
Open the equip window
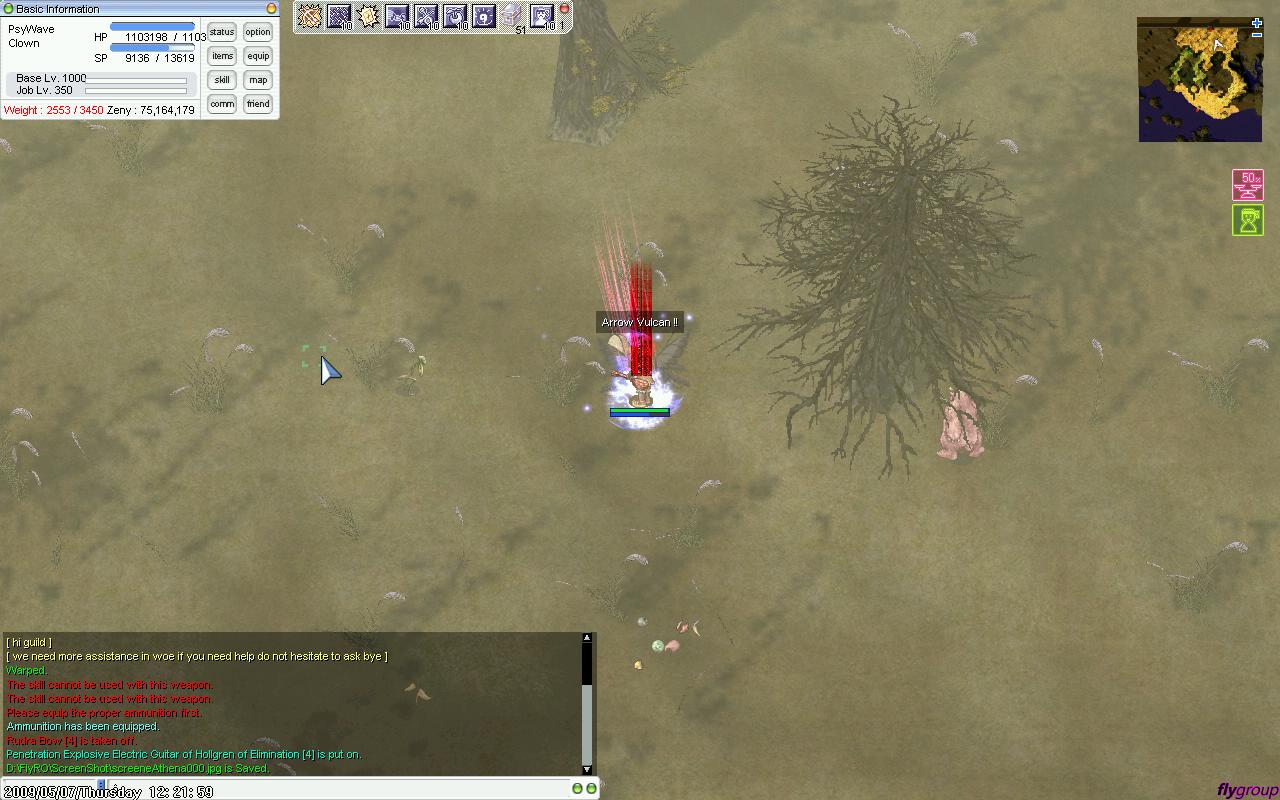tap(258, 56)
